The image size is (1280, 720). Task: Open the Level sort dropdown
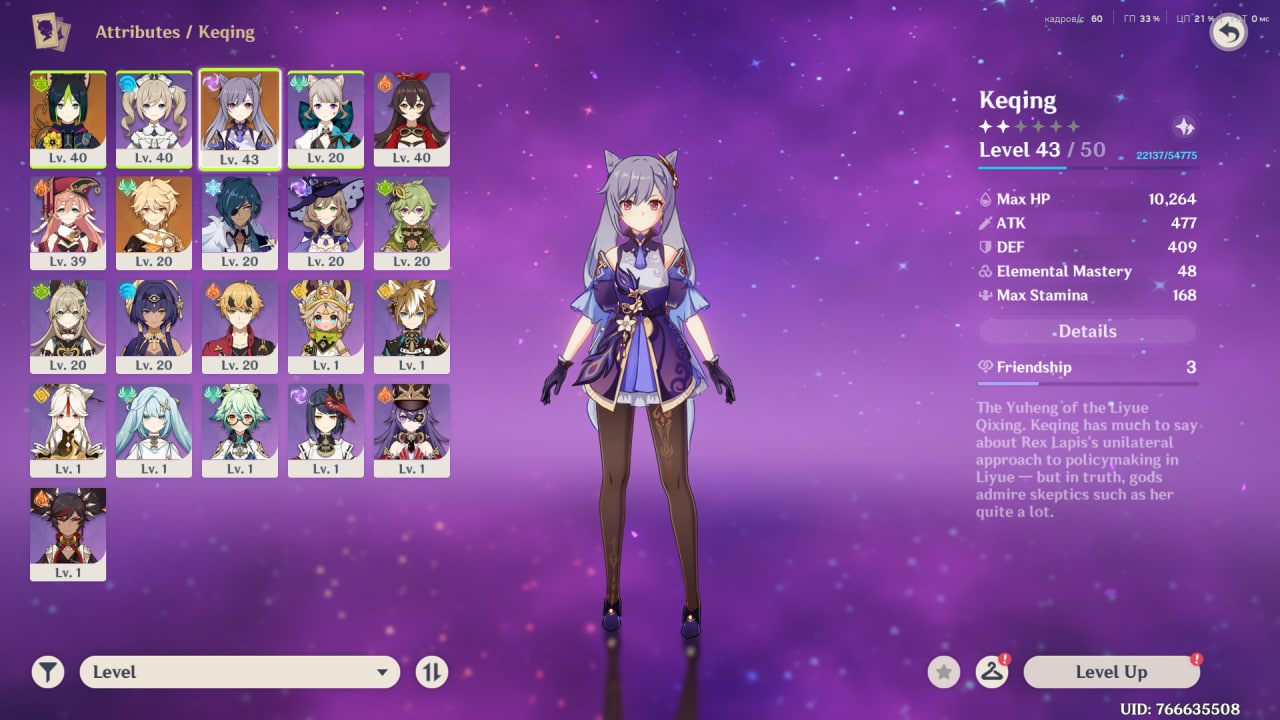coord(240,672)
